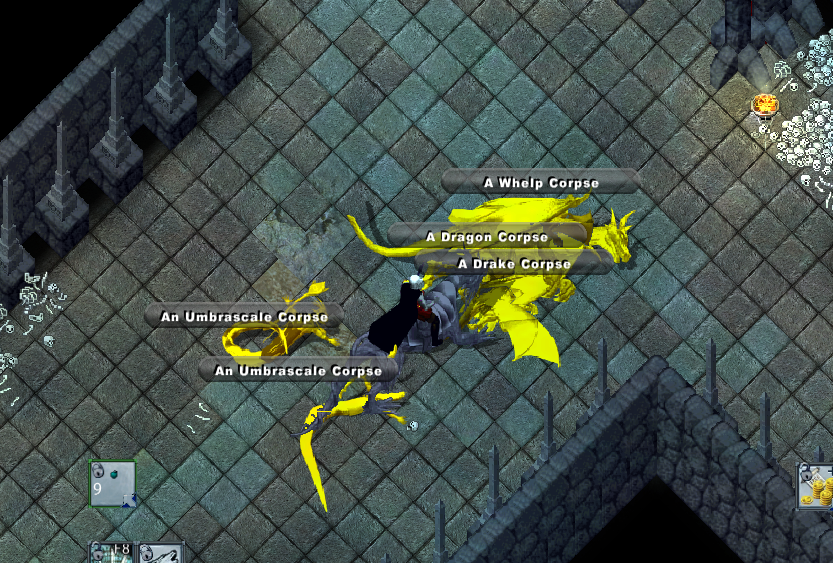Screen dimensions: 833x563
Task: Select the A Whelp Corpse name label
Action: 540,182
